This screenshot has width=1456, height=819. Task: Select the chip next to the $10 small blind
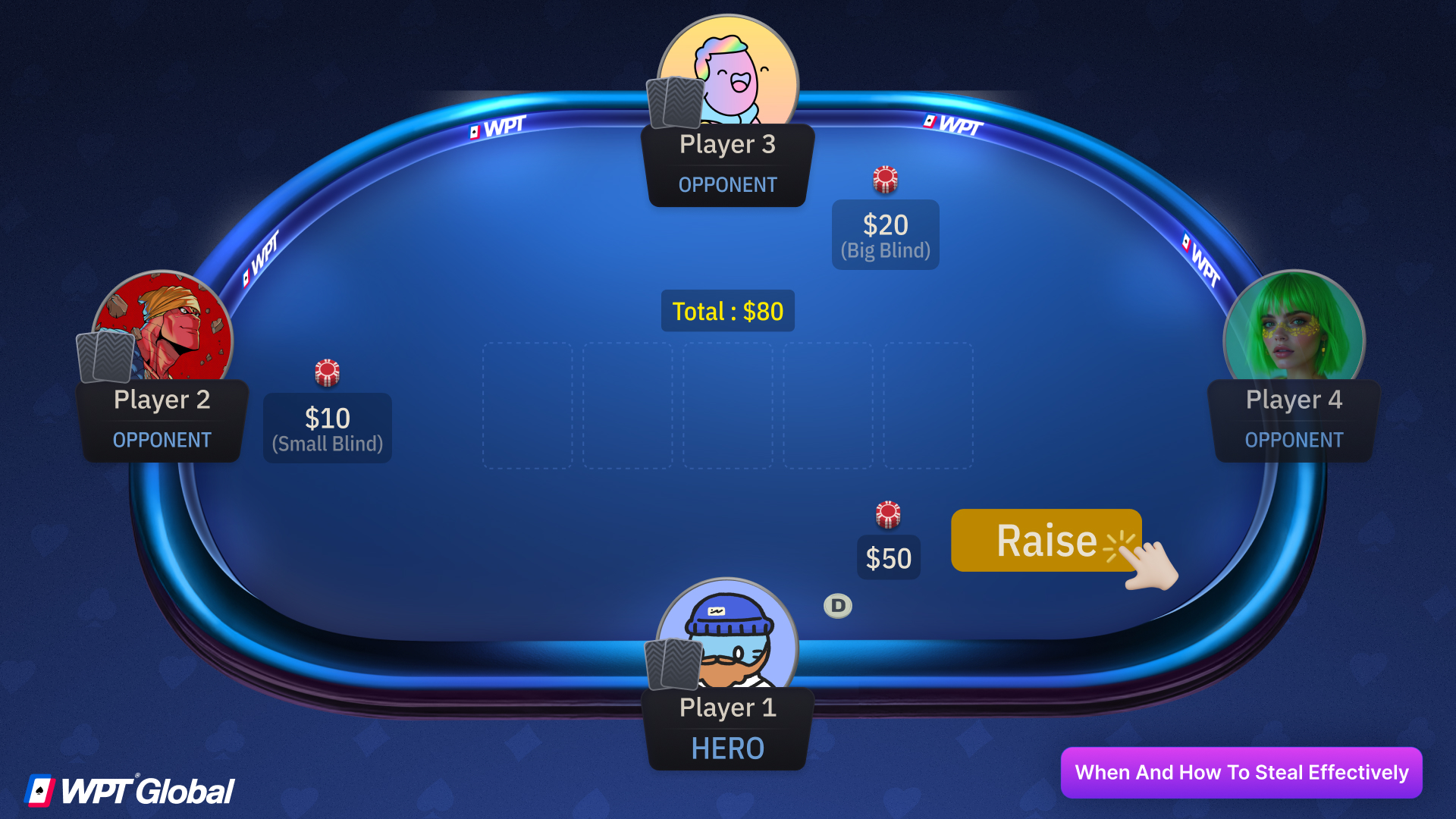326,372
